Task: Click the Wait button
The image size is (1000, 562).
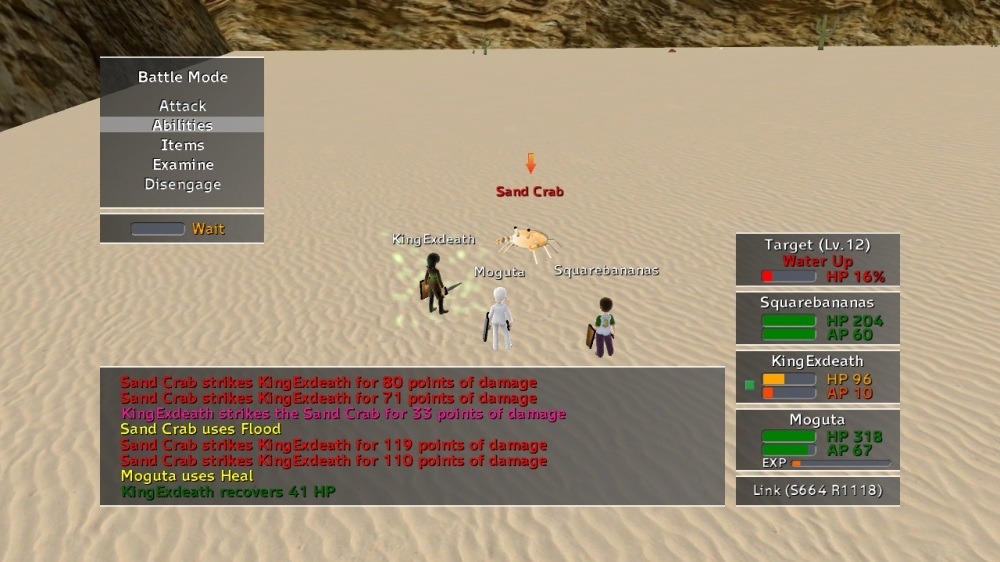Action: pyautogui.click(x=182, y=229)
